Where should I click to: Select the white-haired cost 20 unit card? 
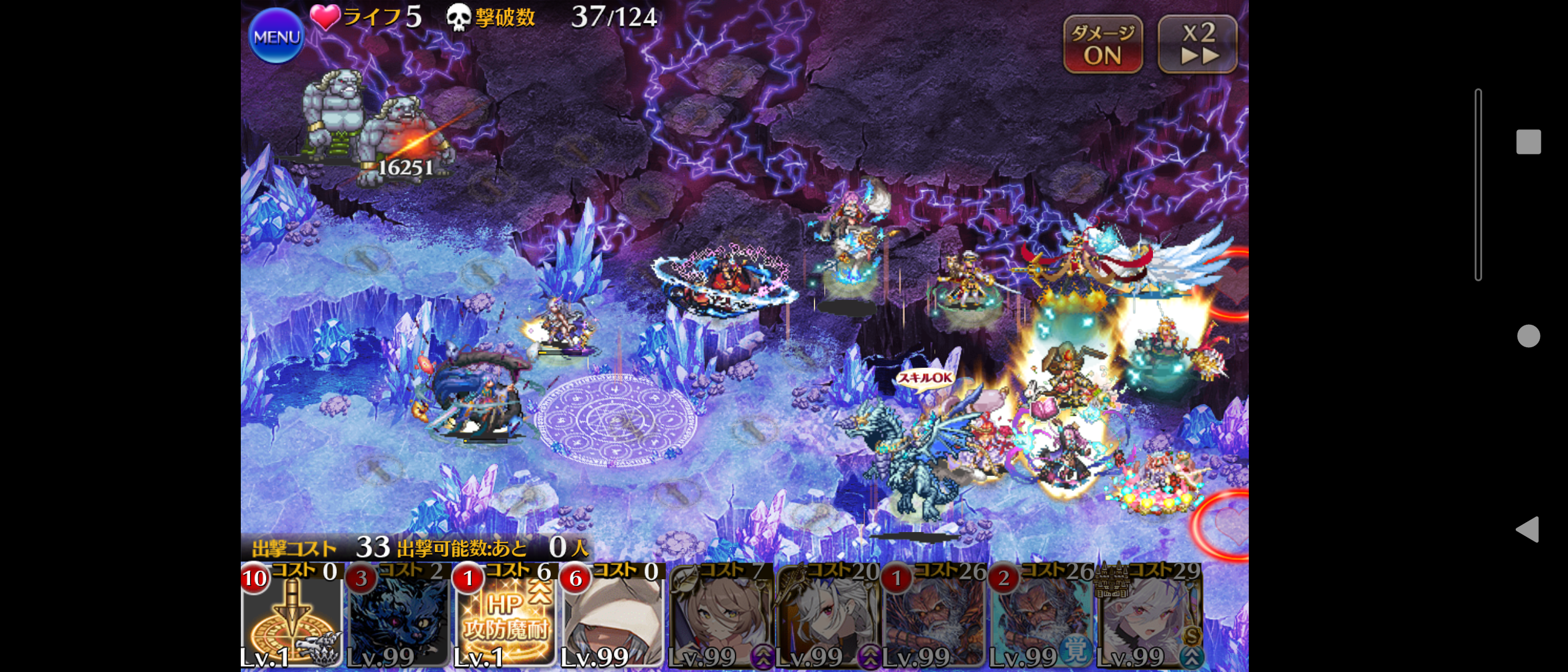coord(826,616)
